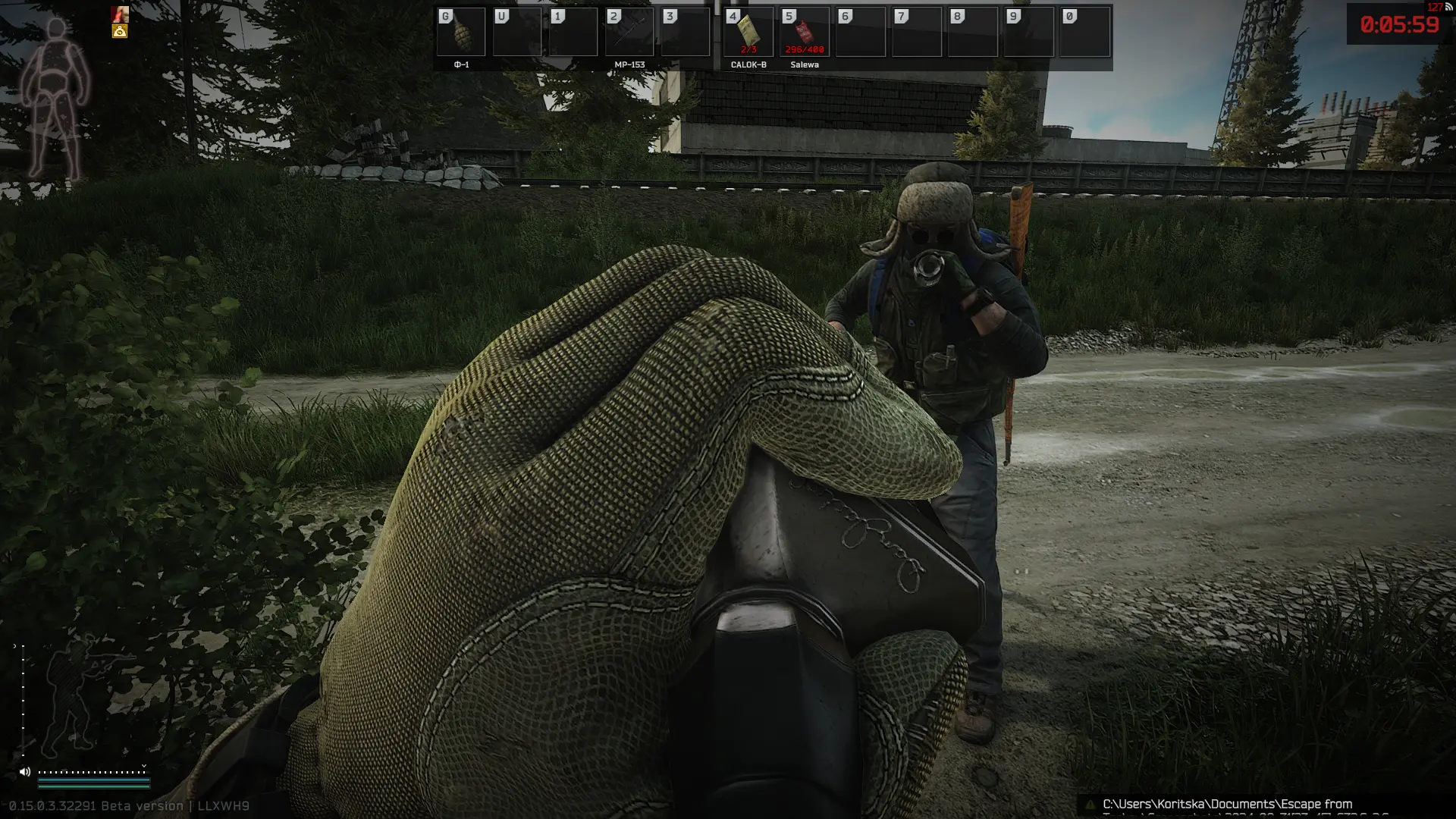Use the CALOK-B hemostatic slot
Viewport: 1456px width, 819px height.
click(x=748, y=33)
